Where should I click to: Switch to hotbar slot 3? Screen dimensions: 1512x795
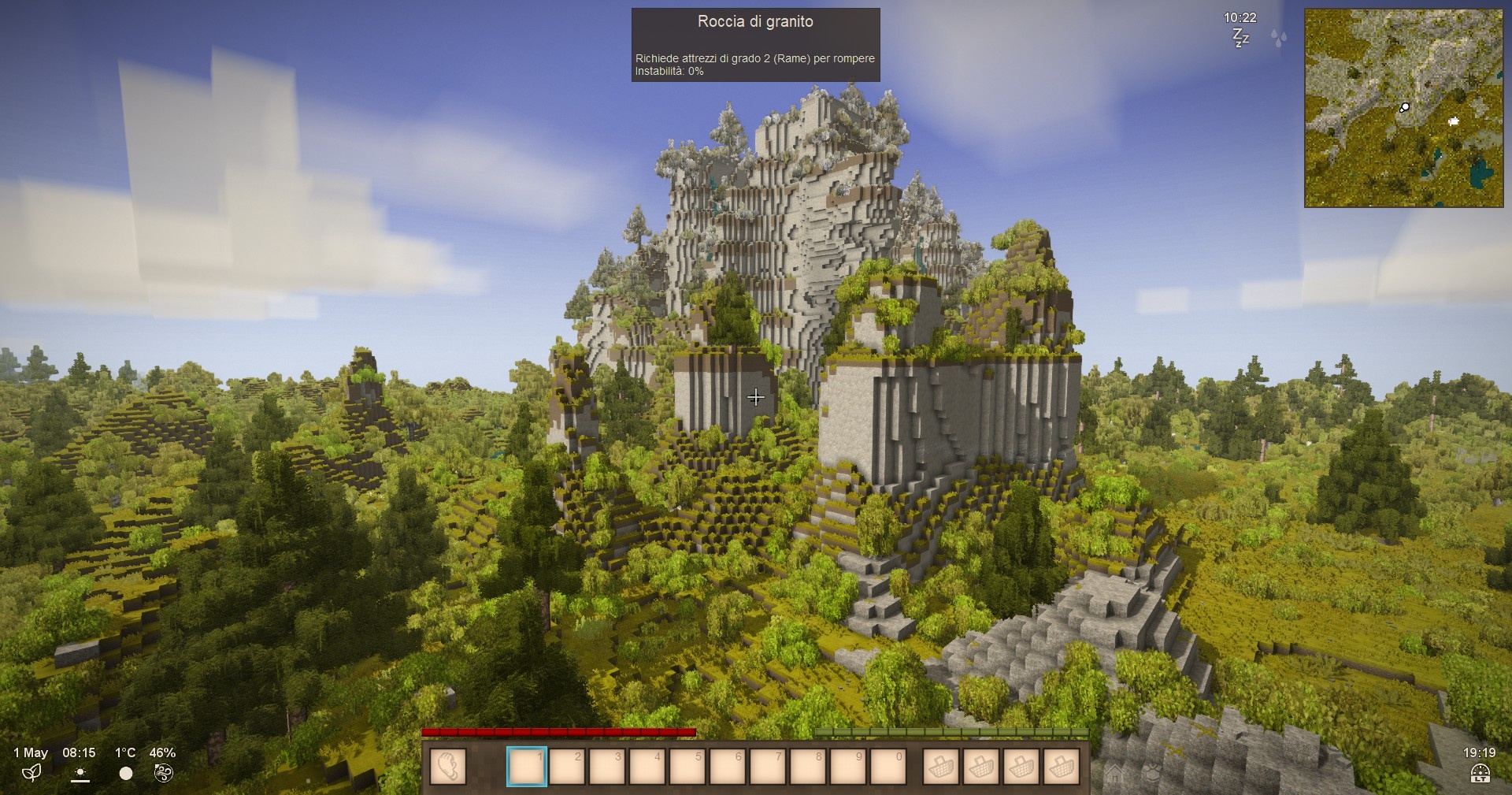click(607, 767)
